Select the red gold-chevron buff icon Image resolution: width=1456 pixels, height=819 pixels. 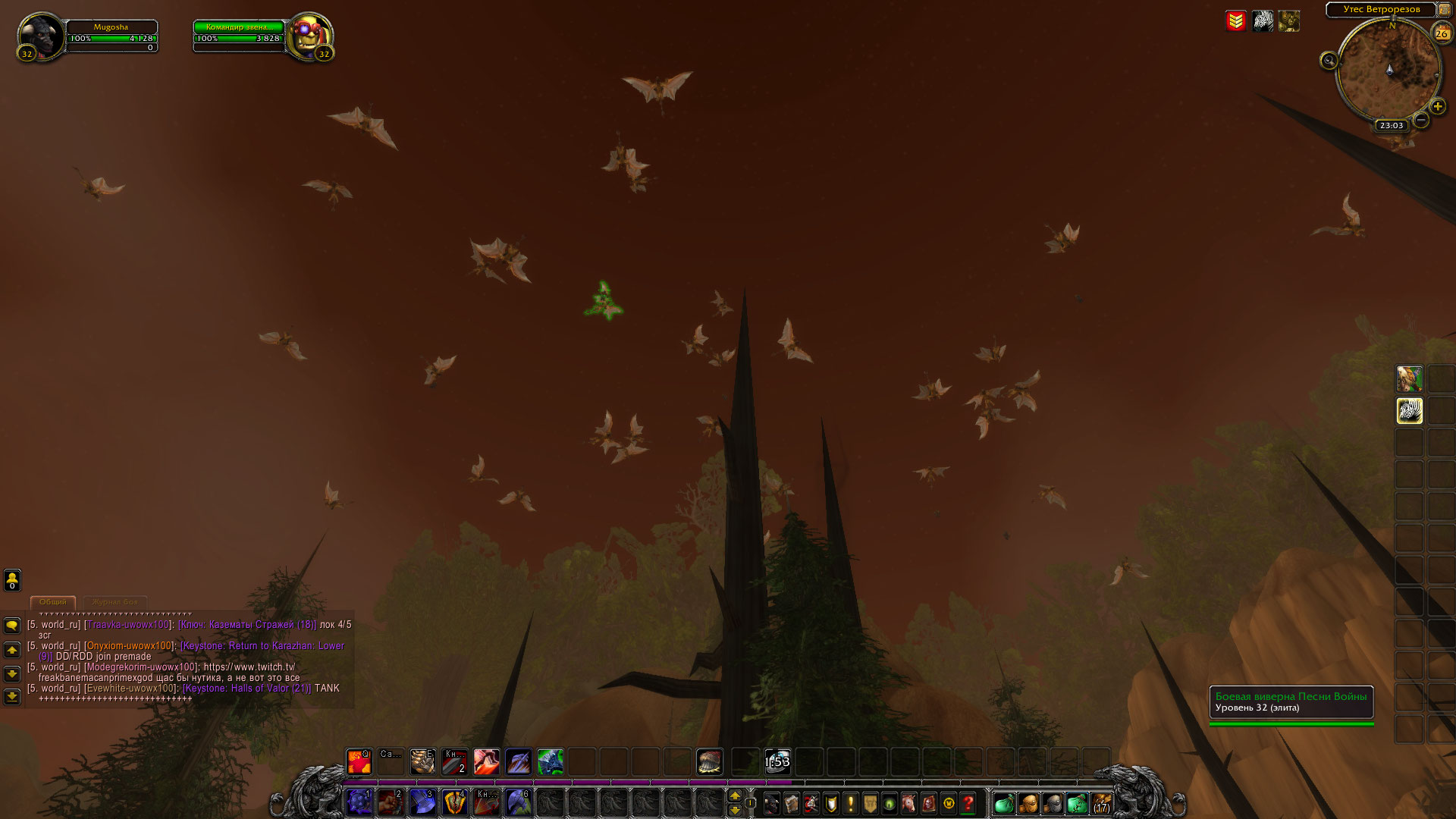[1235, 21]
